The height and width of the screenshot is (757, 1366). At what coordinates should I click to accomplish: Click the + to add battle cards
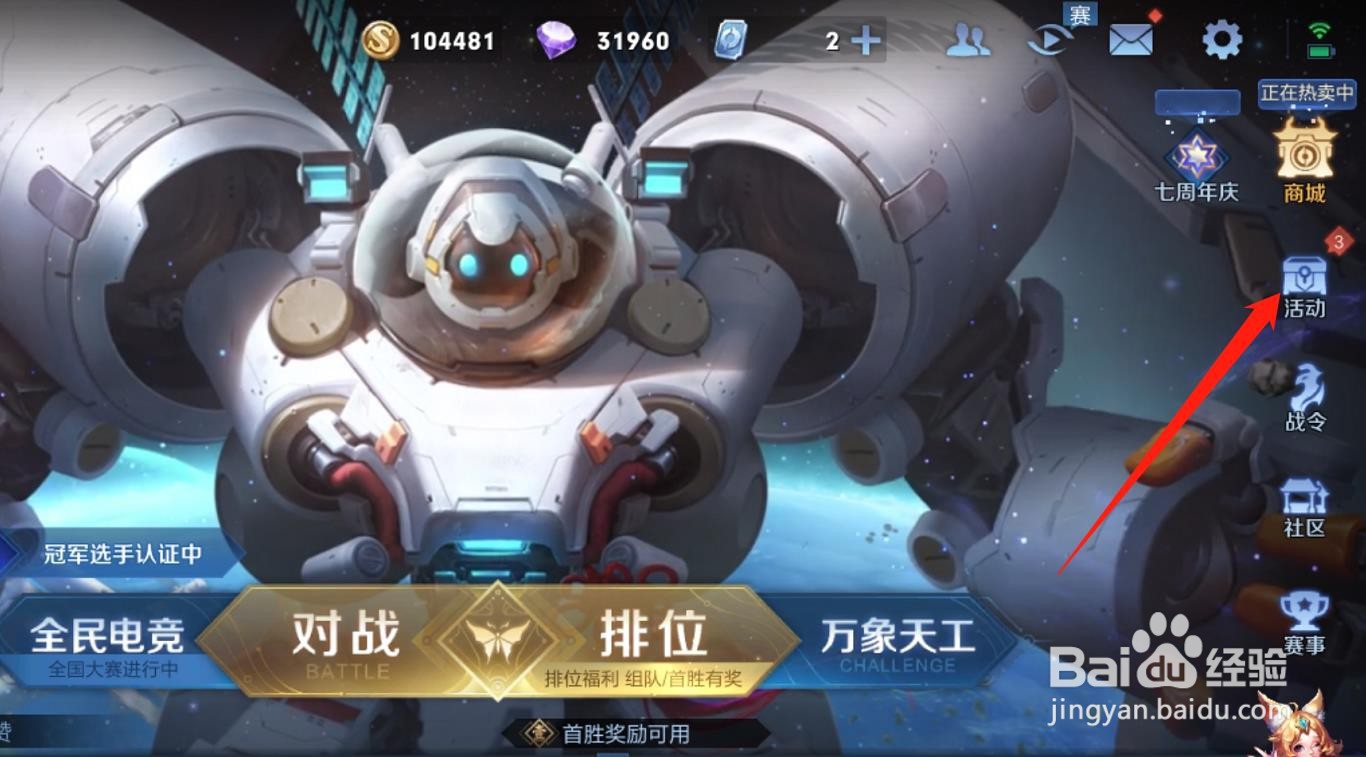pyautogui.click(x=863, y=40)
